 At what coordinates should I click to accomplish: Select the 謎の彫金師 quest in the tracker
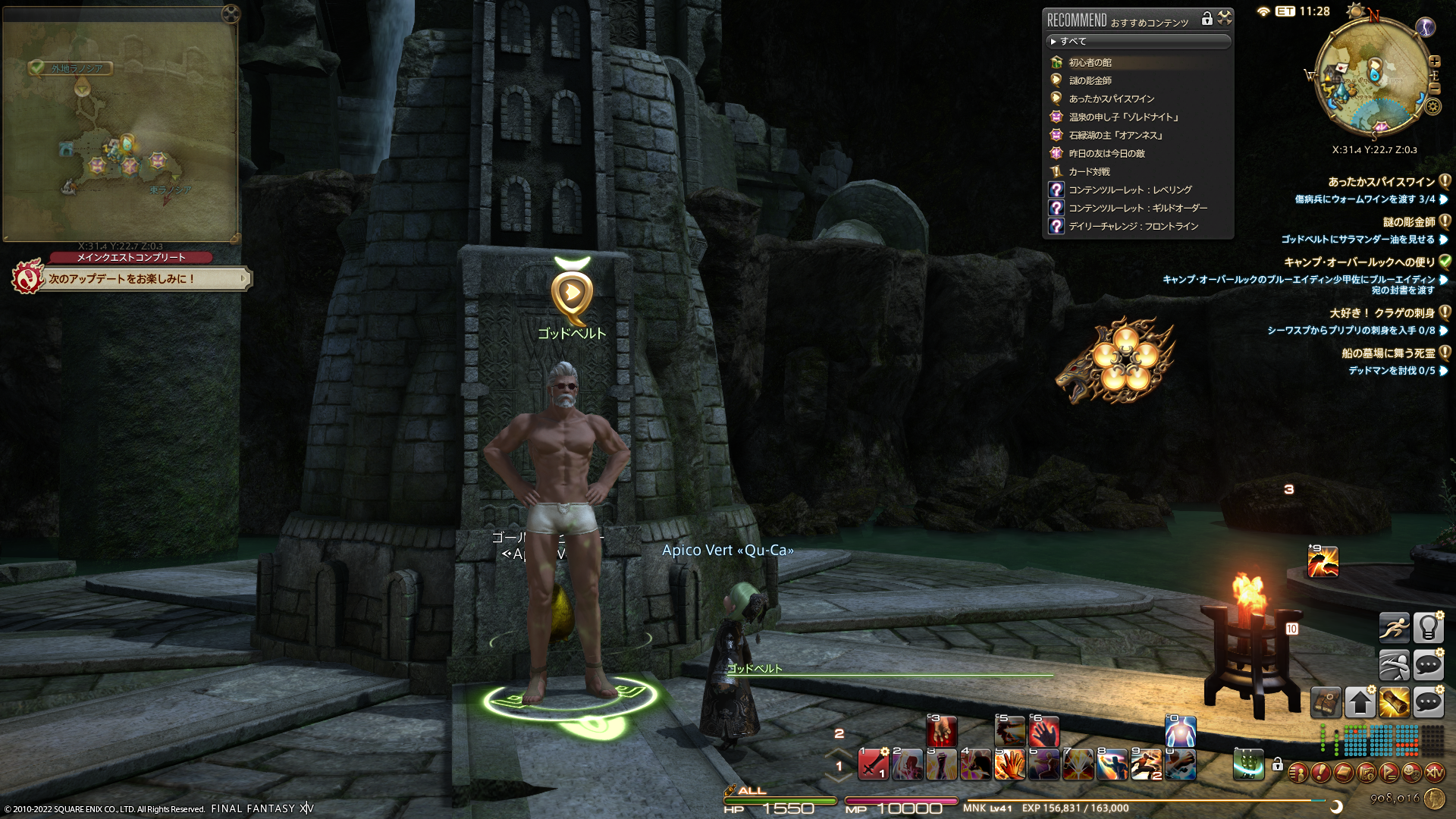click(x=1408, y=222)
